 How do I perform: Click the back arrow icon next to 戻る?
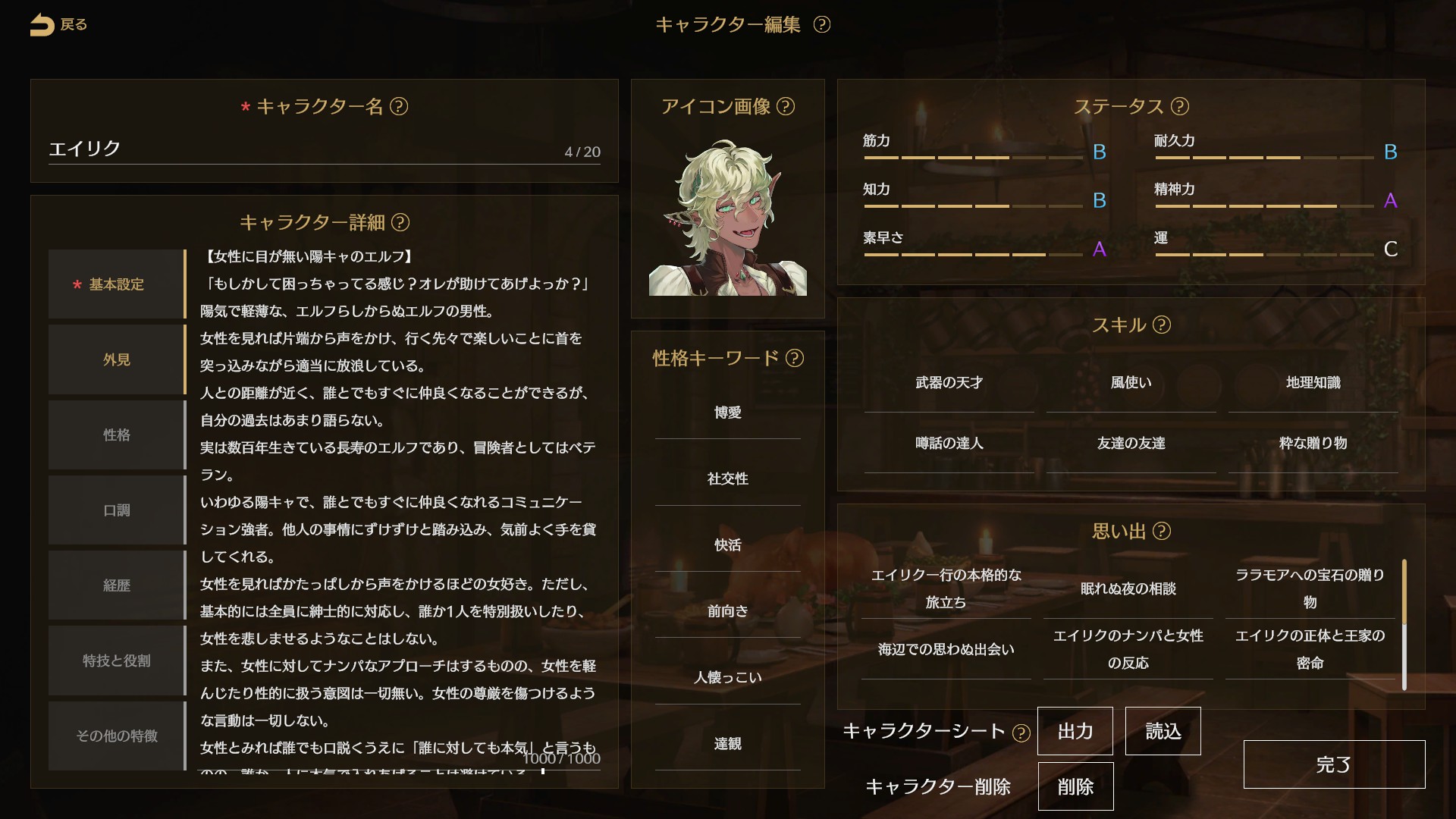pos(42,24)
